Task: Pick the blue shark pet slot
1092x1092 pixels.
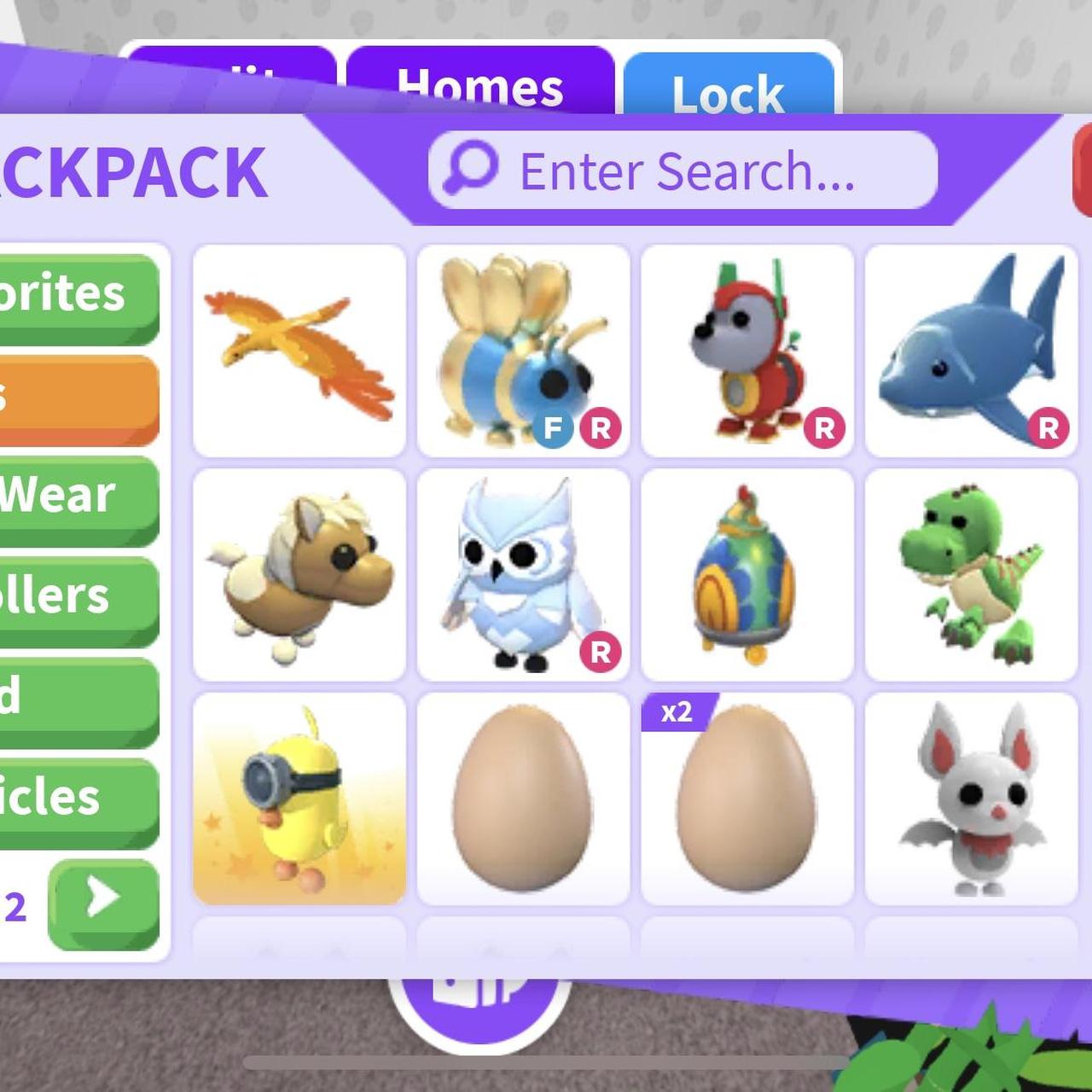Action: (971, 351)
